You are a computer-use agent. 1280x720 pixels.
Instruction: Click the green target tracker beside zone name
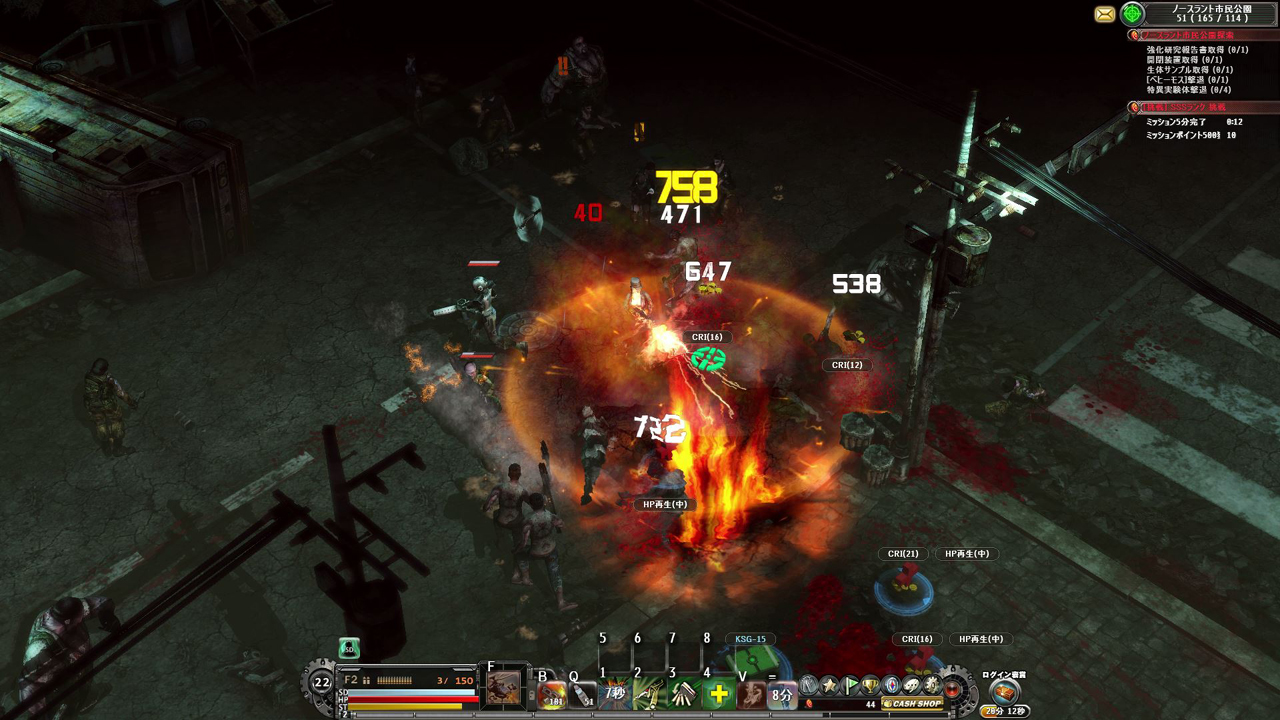1131,14
